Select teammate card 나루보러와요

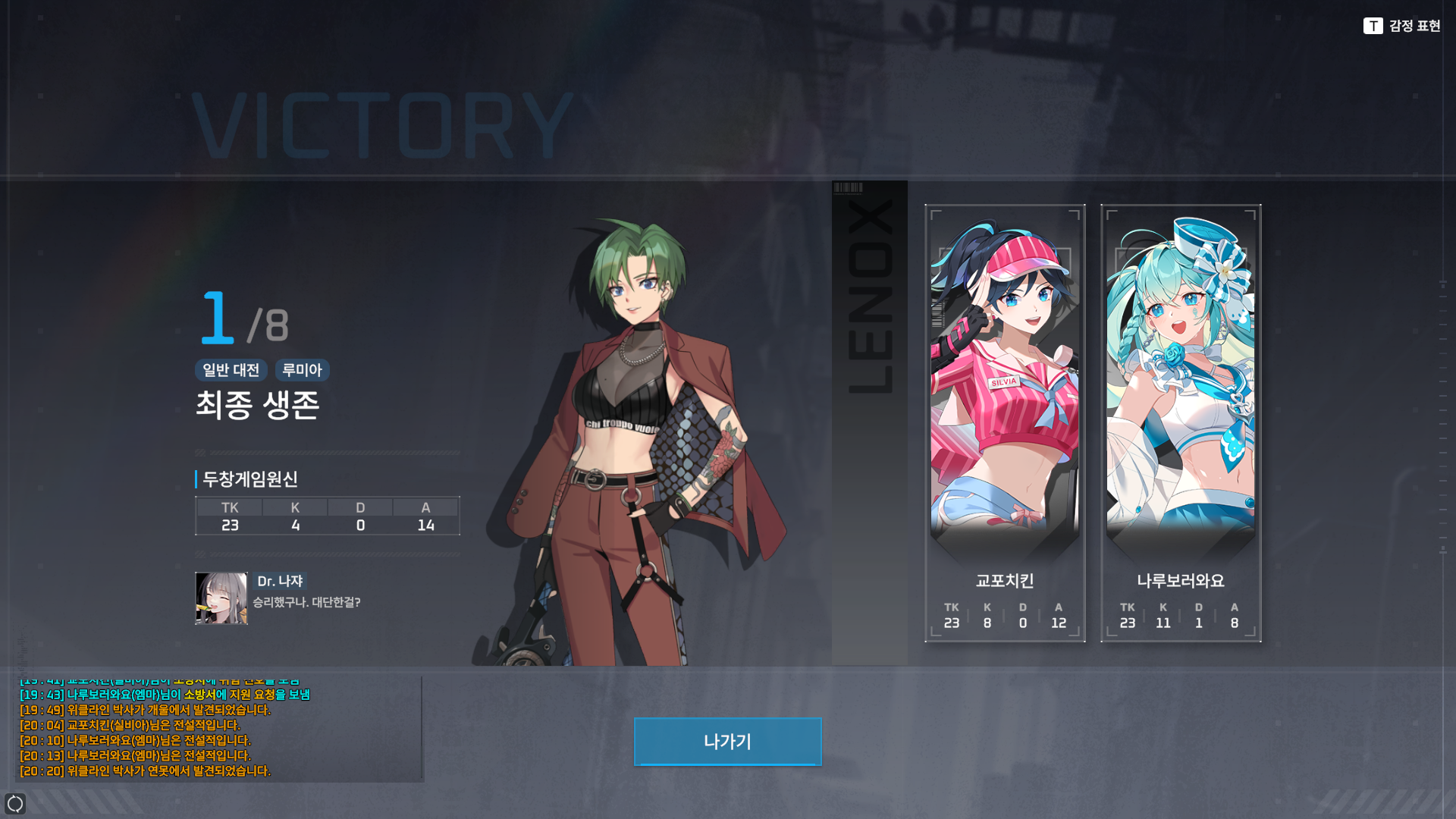(1181, 422)
